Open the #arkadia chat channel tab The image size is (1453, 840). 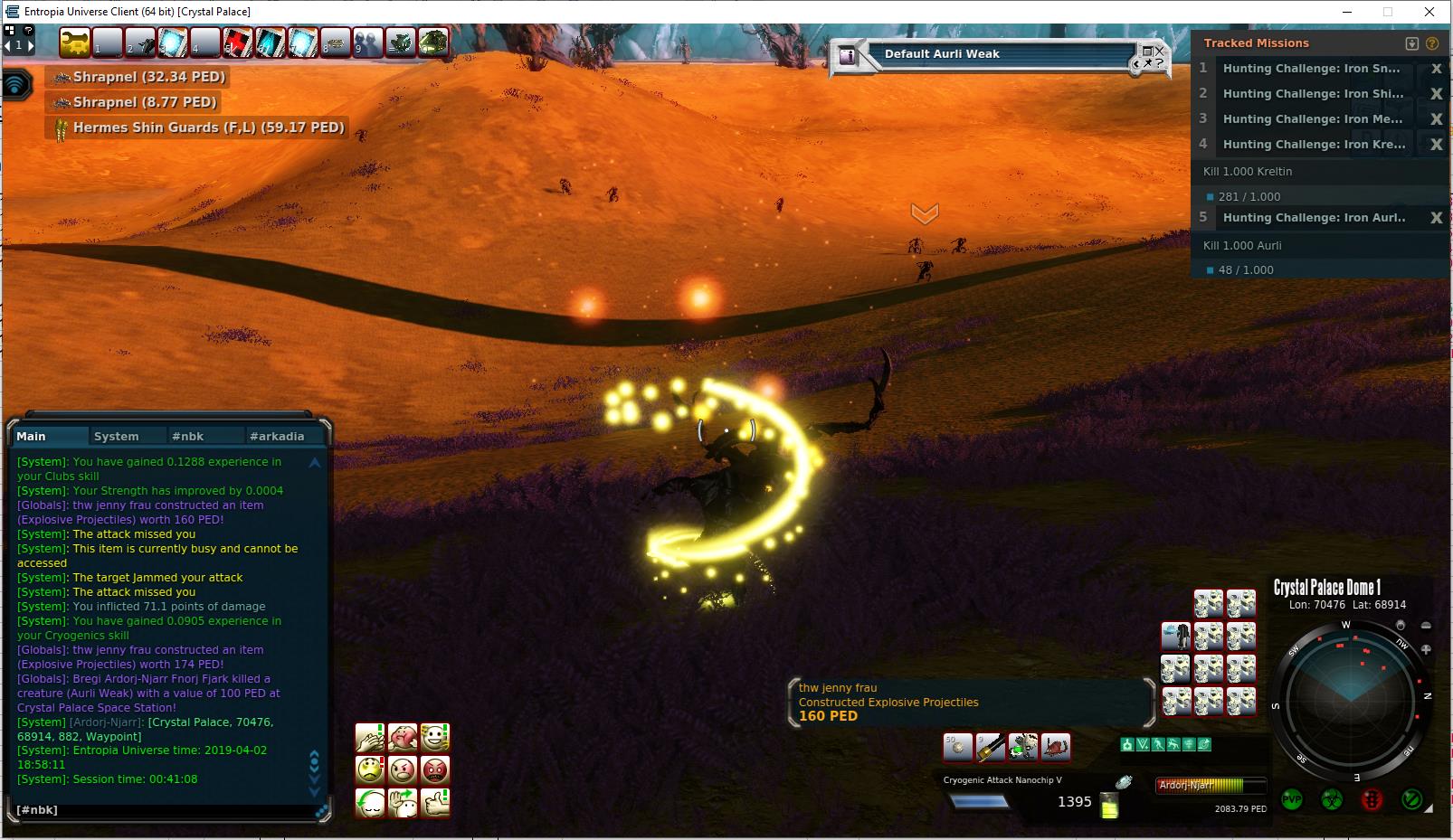277,436
